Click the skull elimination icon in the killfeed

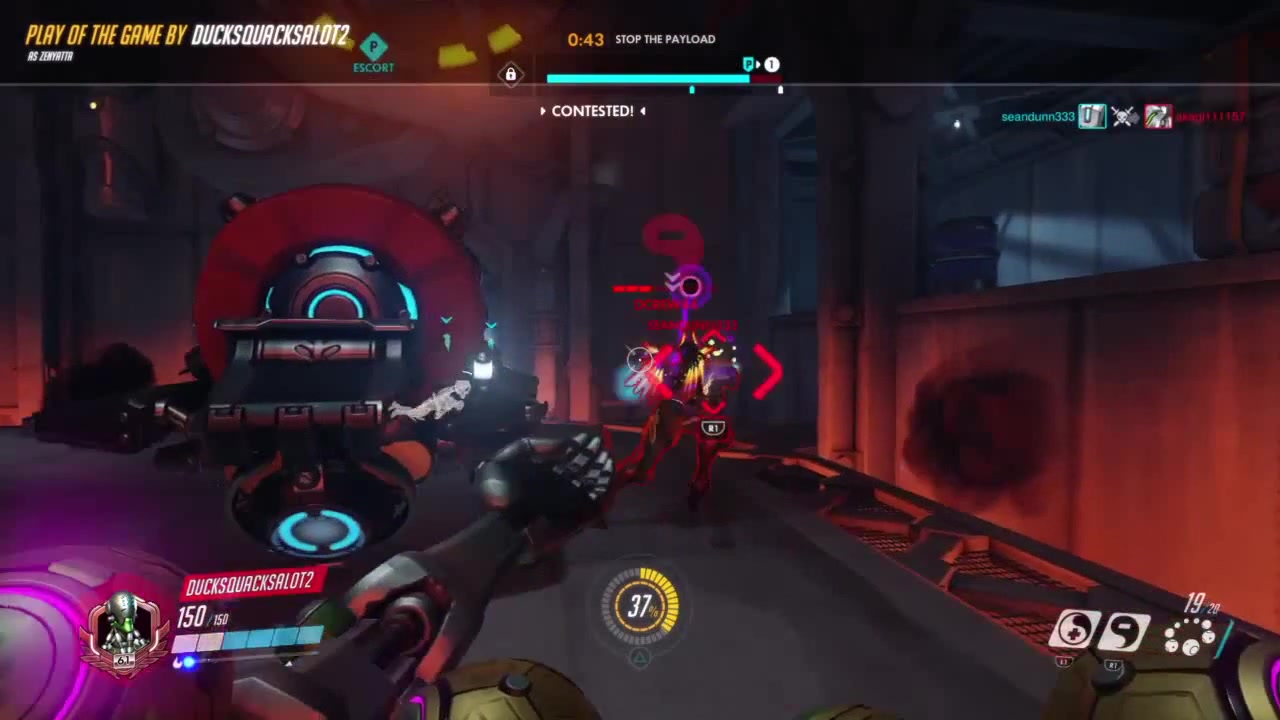pos(1123,116)
